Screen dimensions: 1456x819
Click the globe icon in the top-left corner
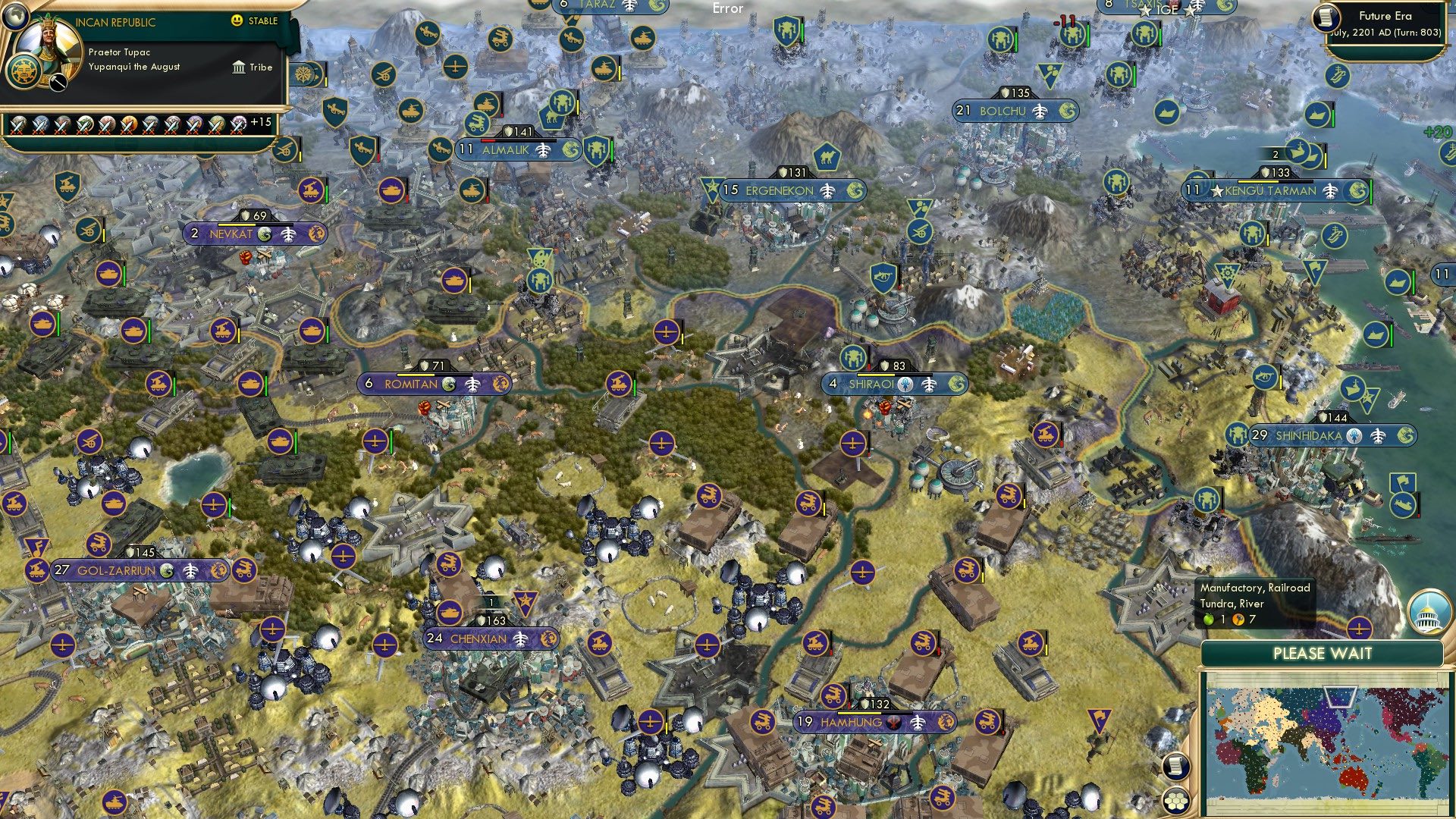(14, 17)
